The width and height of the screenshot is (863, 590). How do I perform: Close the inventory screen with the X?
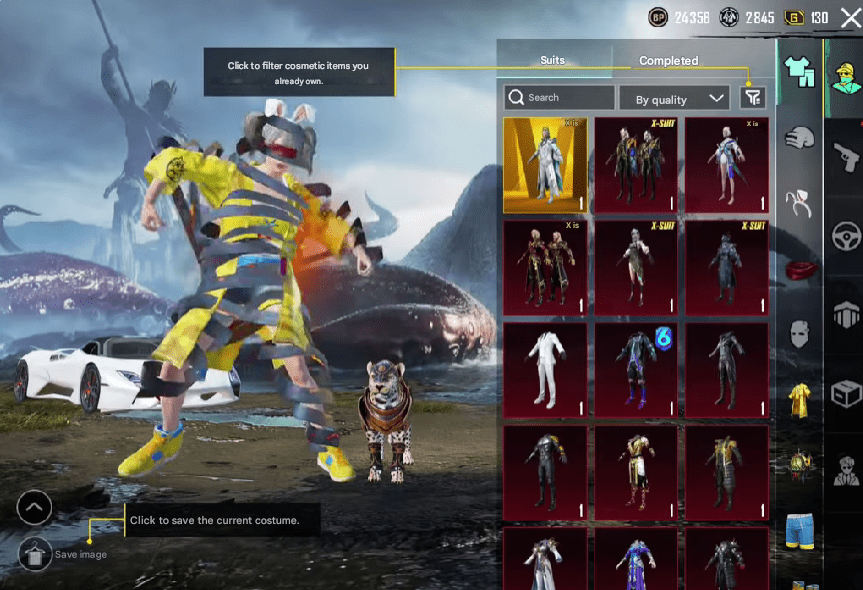coord(849,17)
